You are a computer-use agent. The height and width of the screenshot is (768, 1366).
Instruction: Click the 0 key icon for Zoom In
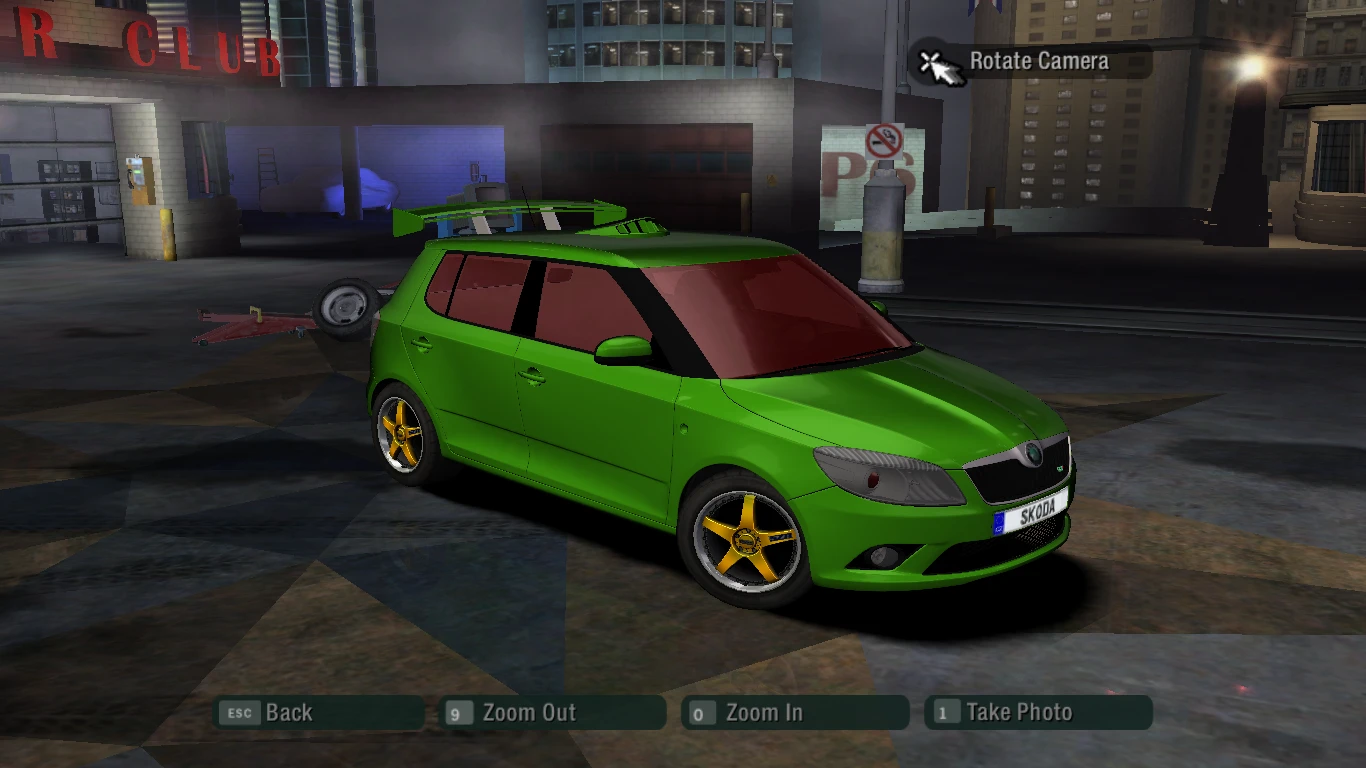pos(700,713)
